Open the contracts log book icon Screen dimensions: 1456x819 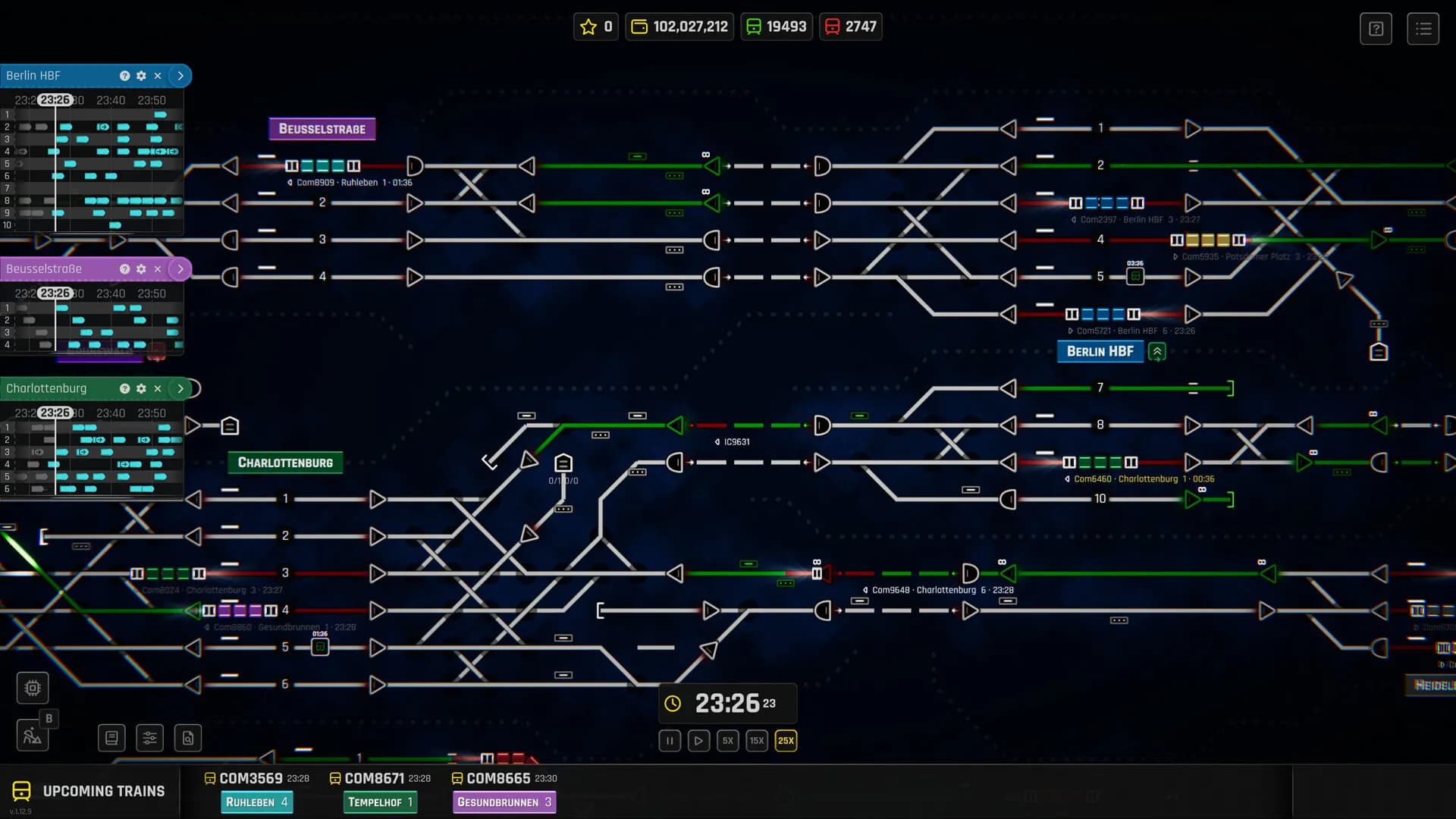click(111, 737)
